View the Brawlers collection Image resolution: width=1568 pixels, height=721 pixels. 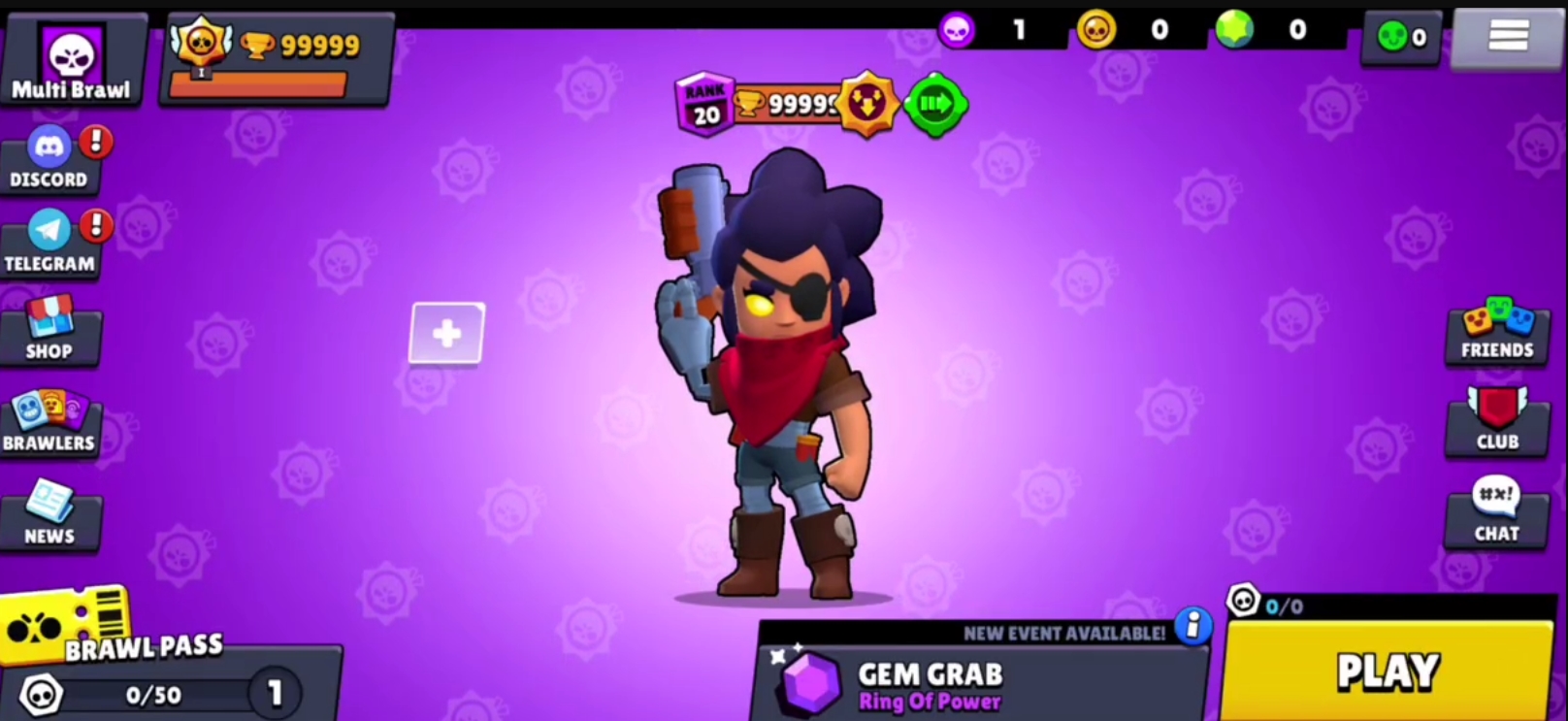(49, 423)
